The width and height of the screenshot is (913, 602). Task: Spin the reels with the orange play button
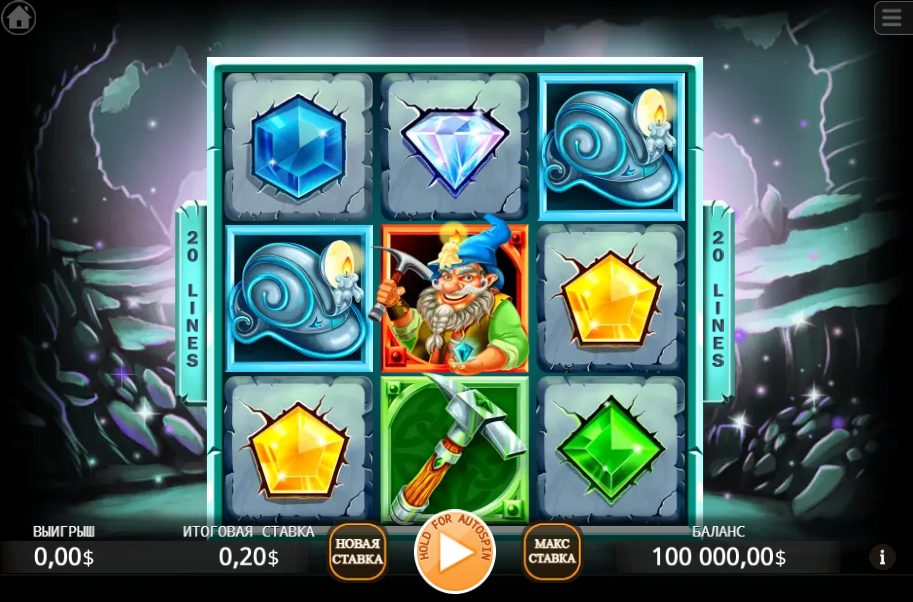[455, 552]
